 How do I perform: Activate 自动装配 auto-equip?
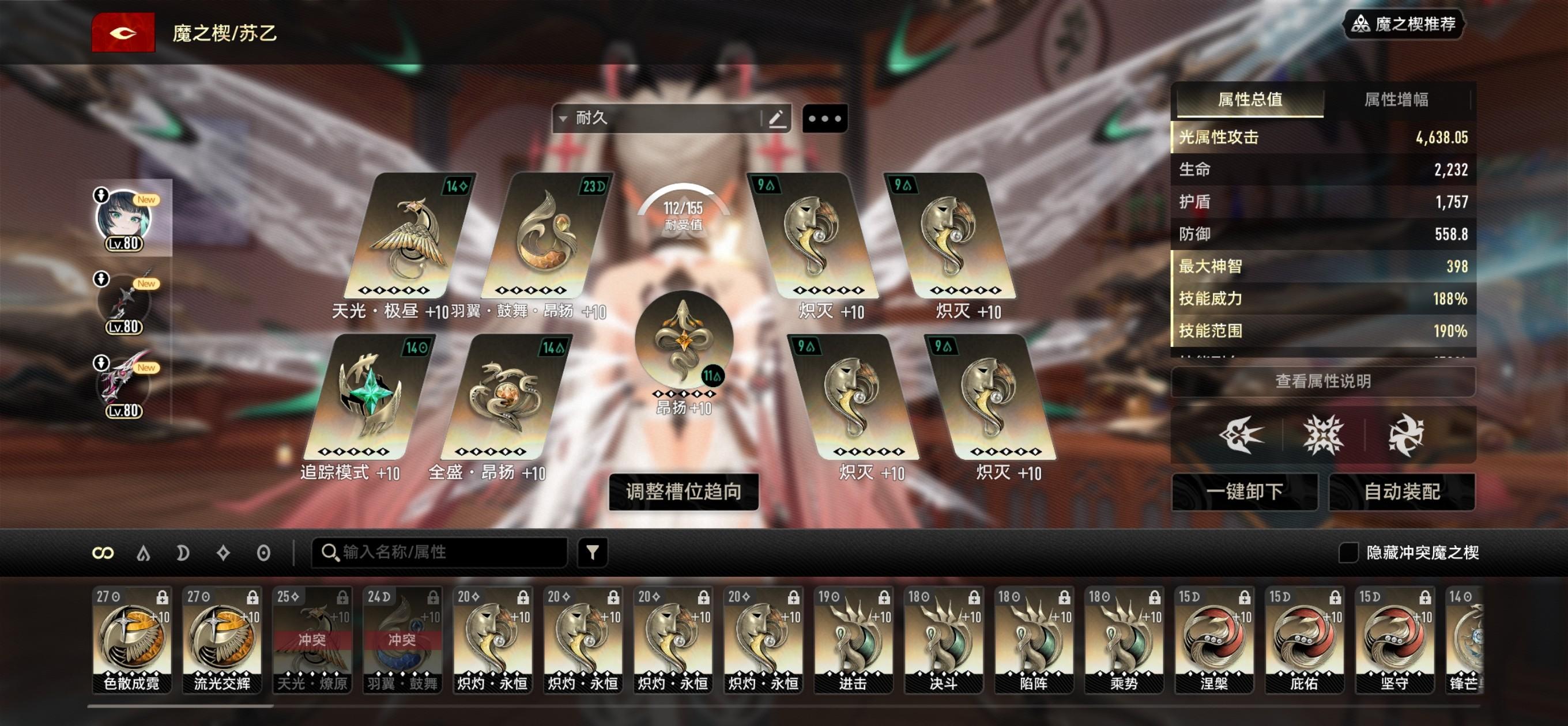click(x=1402, y=491)
